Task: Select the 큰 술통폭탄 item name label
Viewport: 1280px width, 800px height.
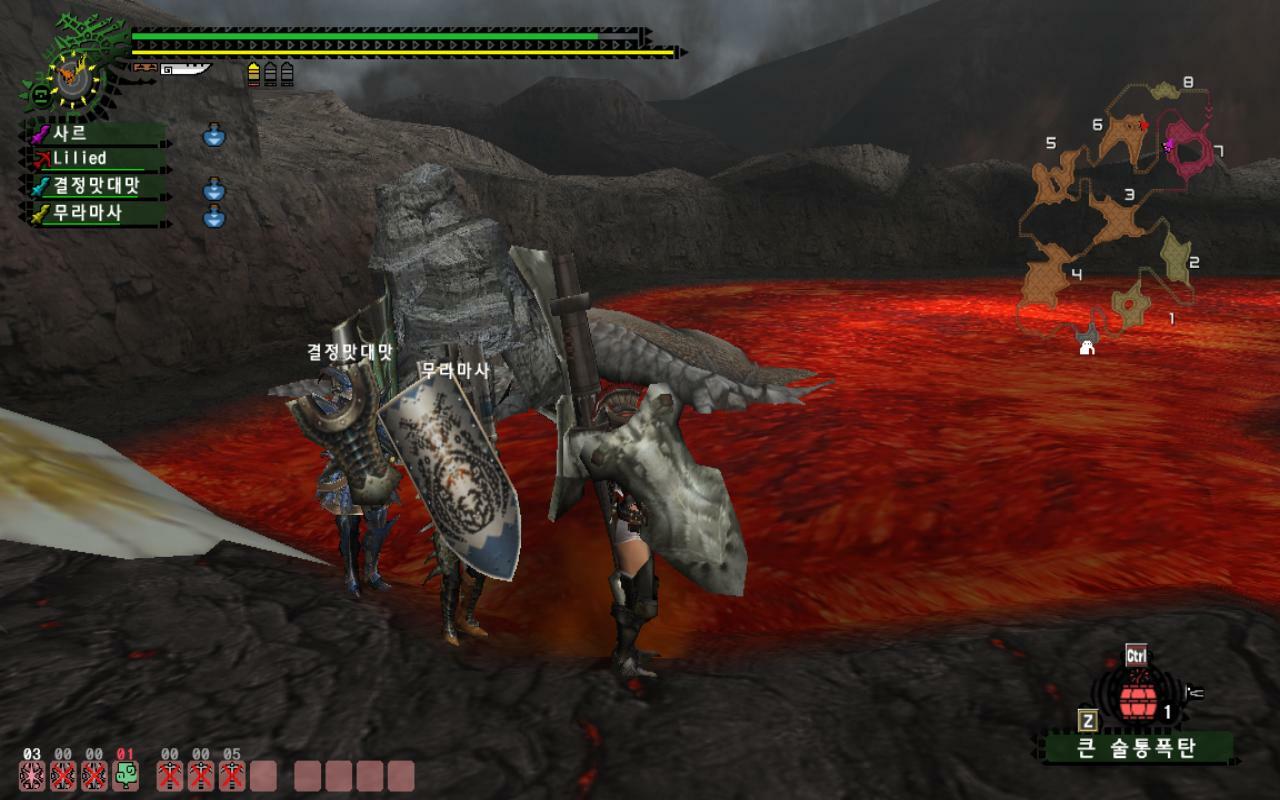Action: [x=1137, y=748]
